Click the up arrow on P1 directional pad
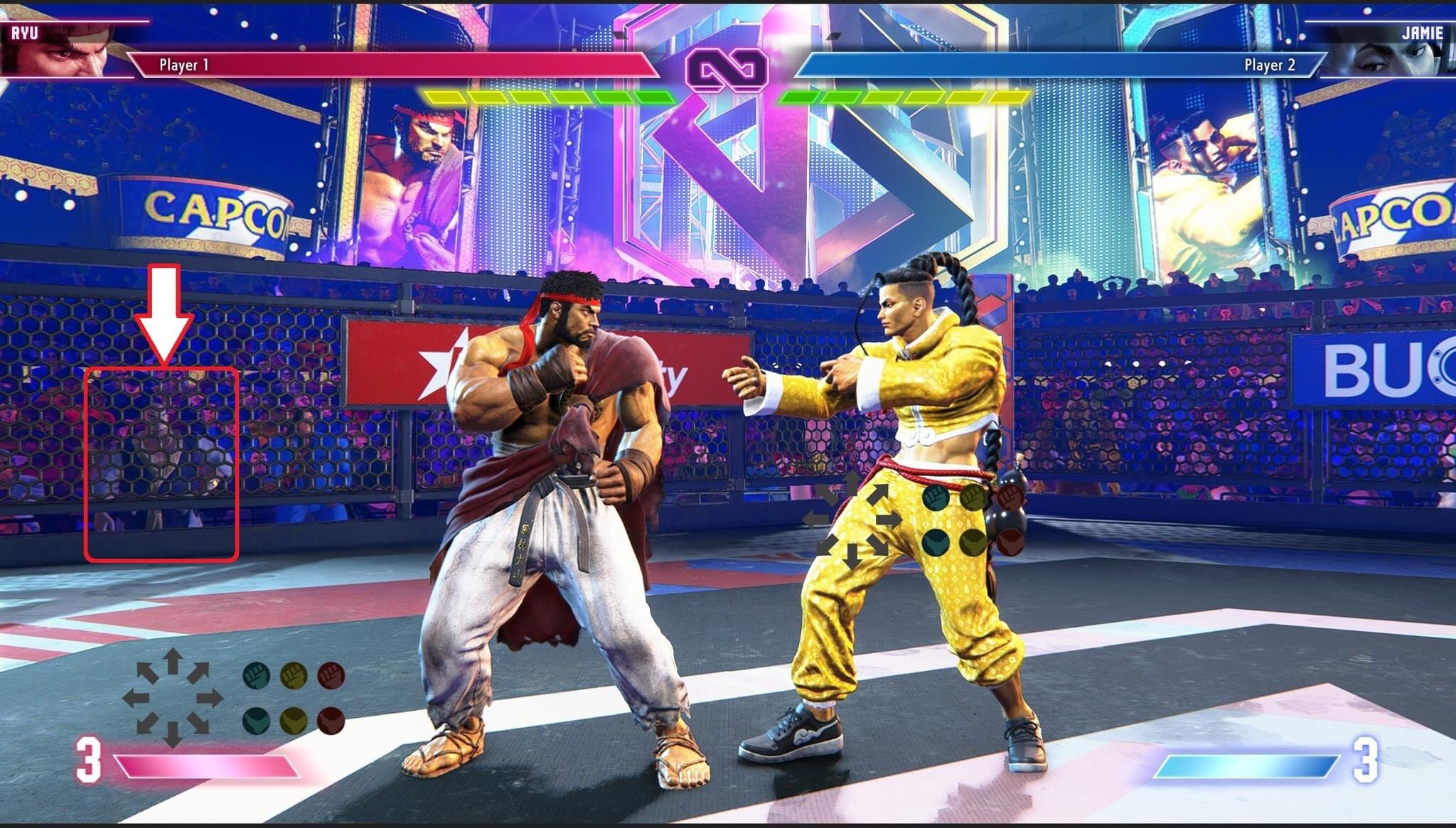This screenshot has width=1456, height=828. [x=172, y=660]
